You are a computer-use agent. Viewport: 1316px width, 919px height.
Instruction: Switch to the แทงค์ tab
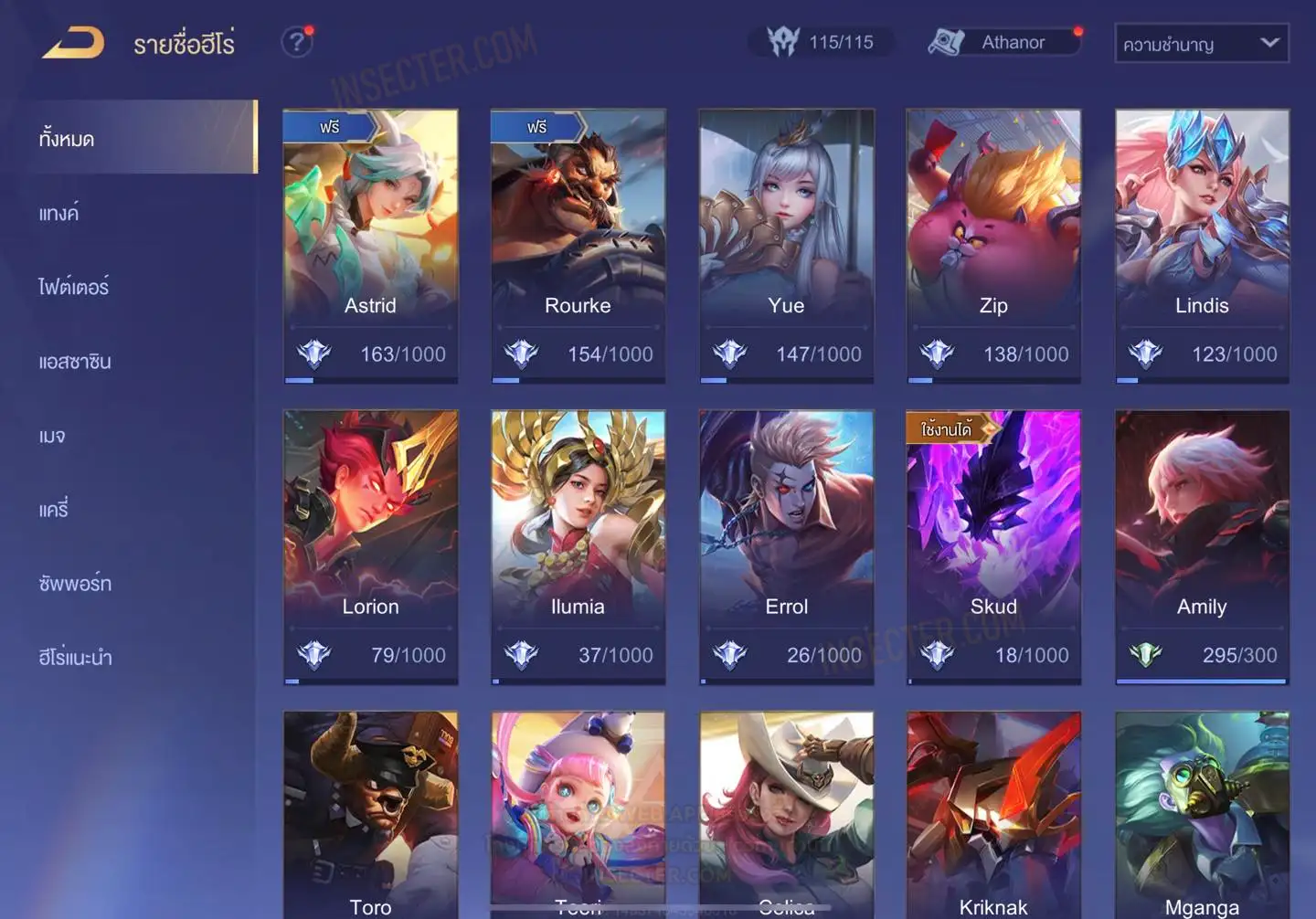(59, 214)
